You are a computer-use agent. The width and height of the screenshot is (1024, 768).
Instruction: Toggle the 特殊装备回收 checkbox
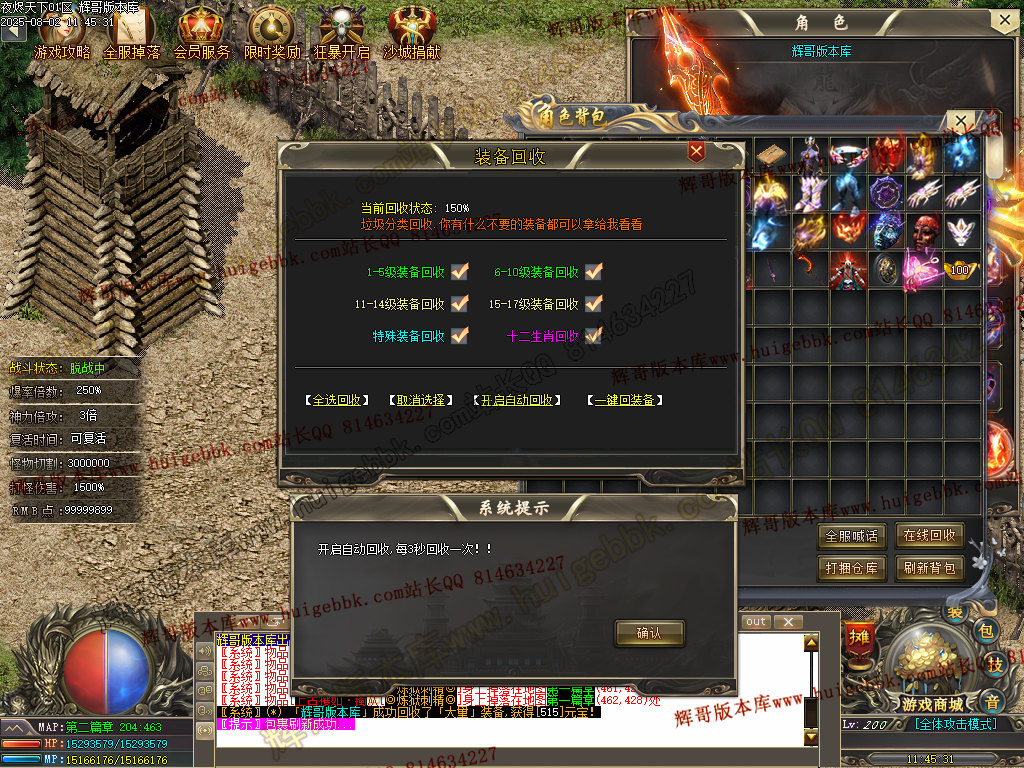[460, 336]
